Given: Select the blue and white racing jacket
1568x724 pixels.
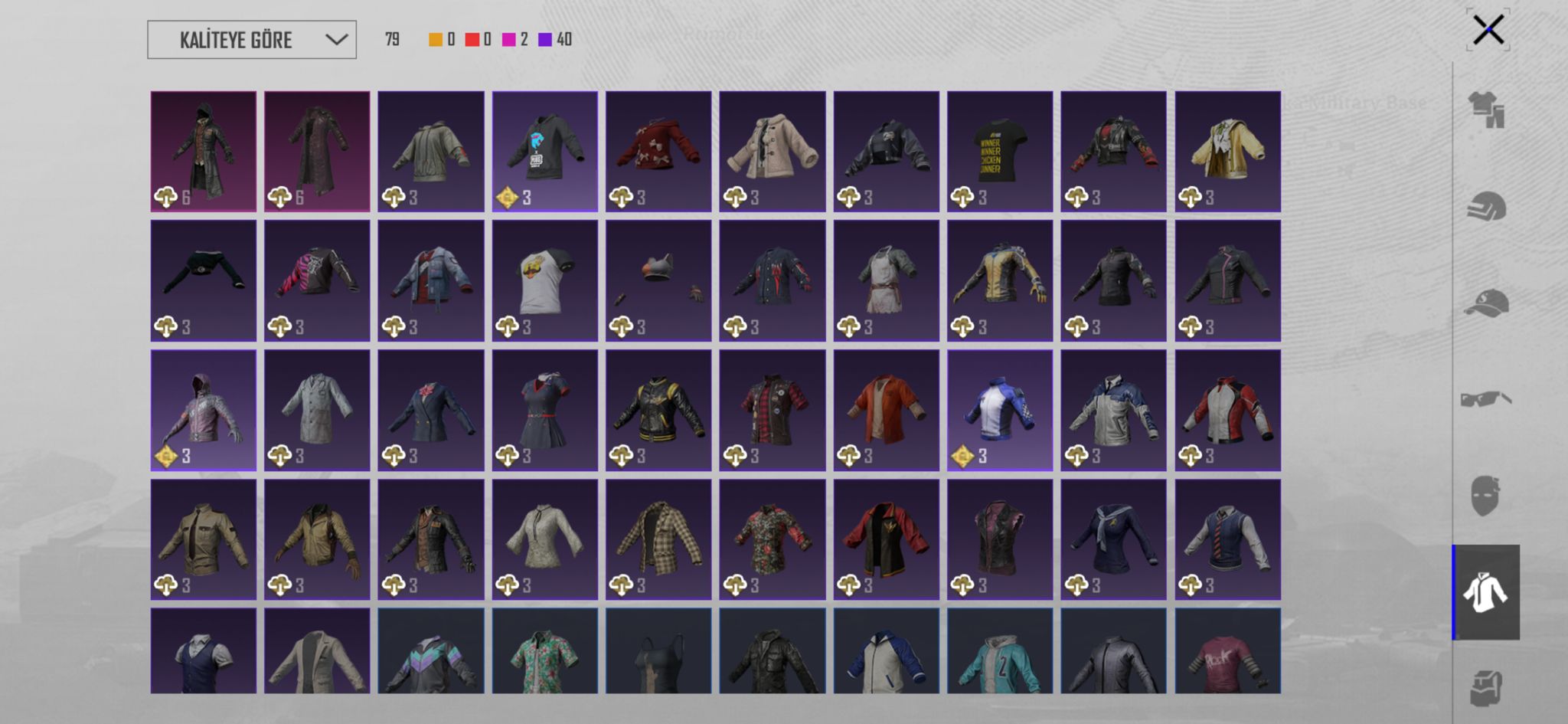Looking at the screenshot, I should pos(999,411).
